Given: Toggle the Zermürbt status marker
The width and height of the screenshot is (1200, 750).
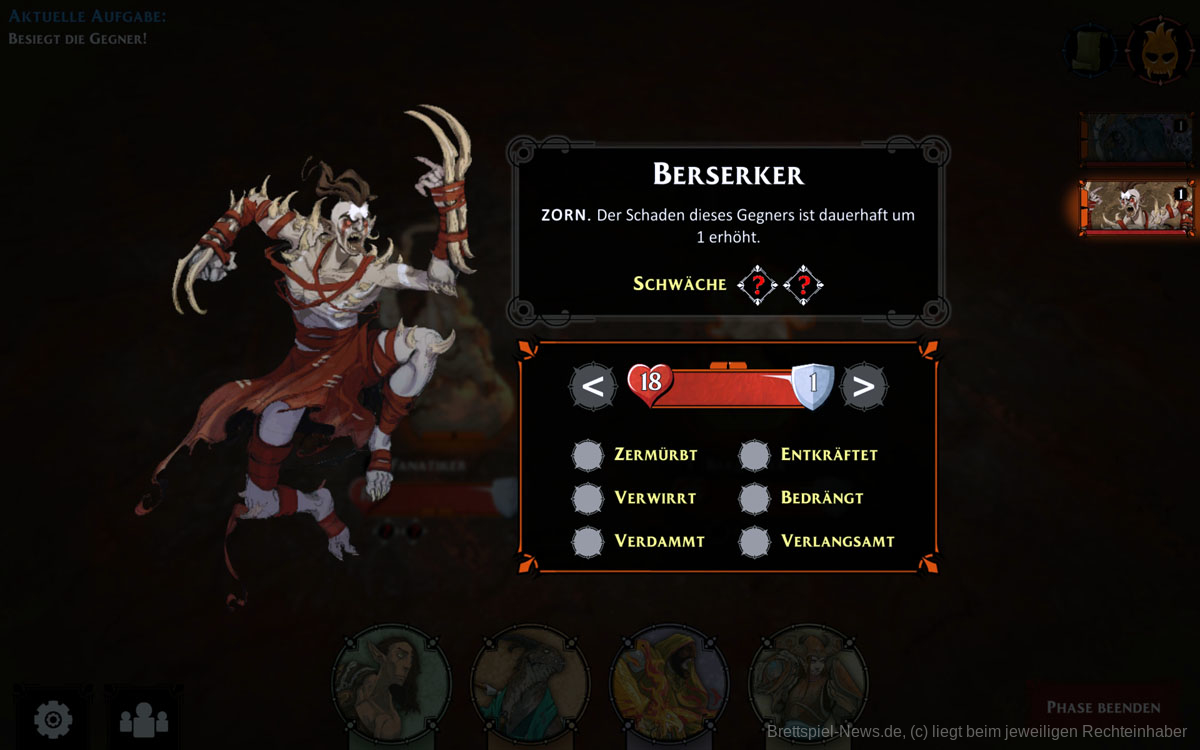Looking at the screenshot, I should click(x=588, y=455).
